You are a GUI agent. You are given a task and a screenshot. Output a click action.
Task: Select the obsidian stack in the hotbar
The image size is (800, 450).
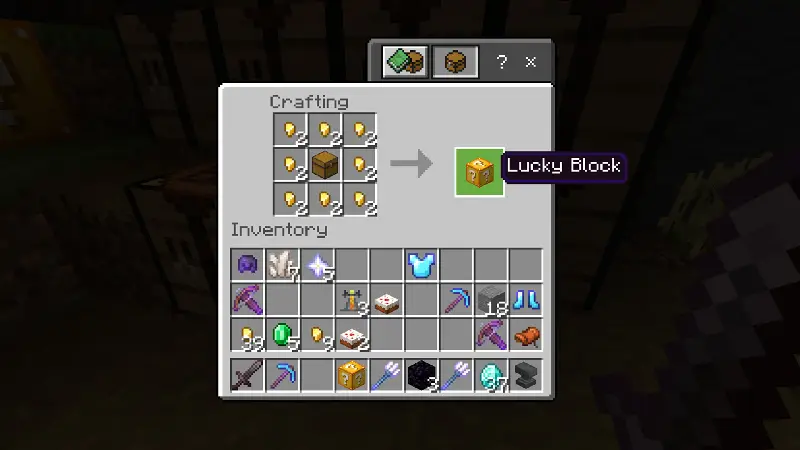tap(421, 375)
